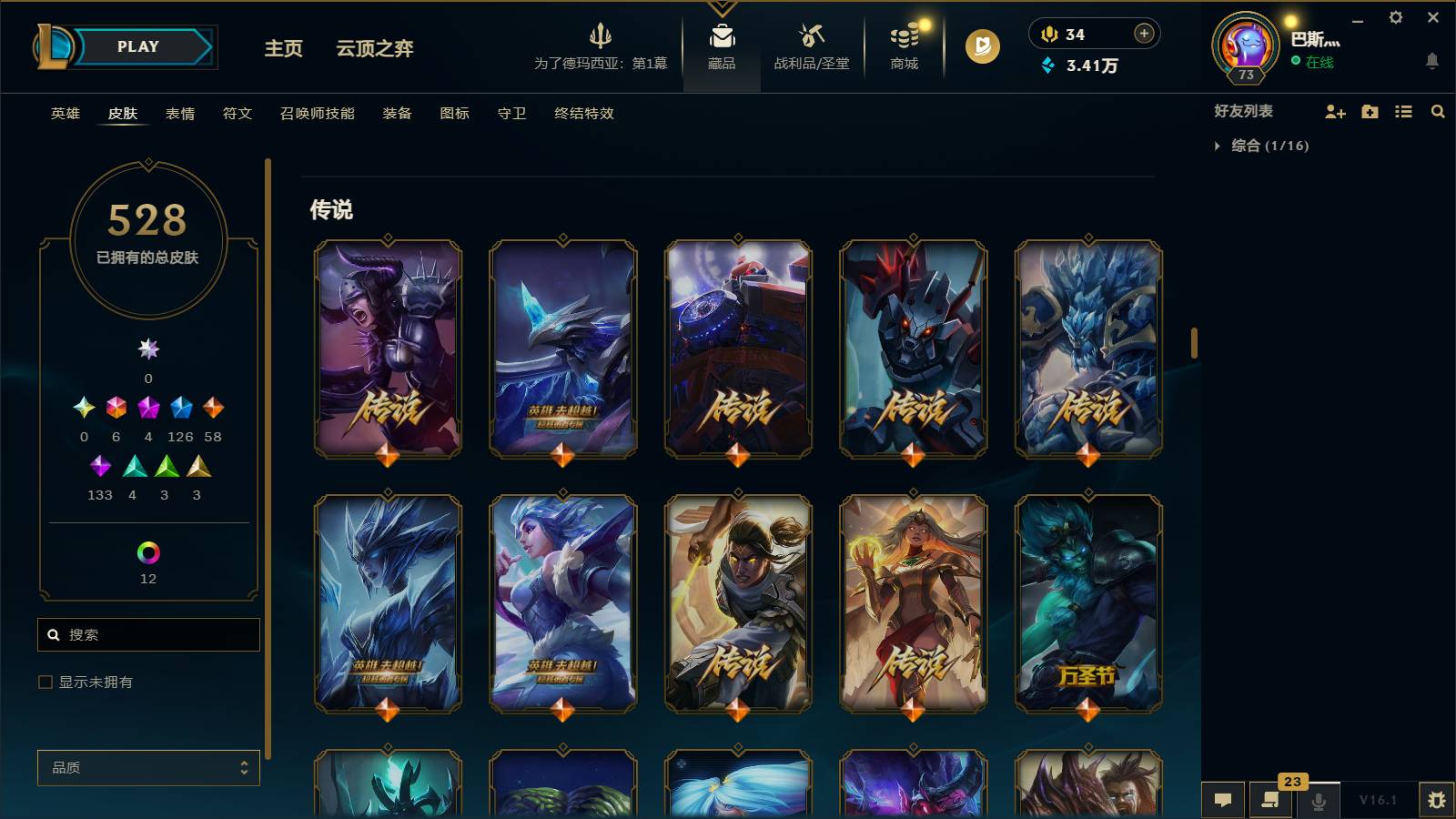Open the friend list search icon
The width and height of the screenshot is (1456, 819).
tap(1438, 112)
